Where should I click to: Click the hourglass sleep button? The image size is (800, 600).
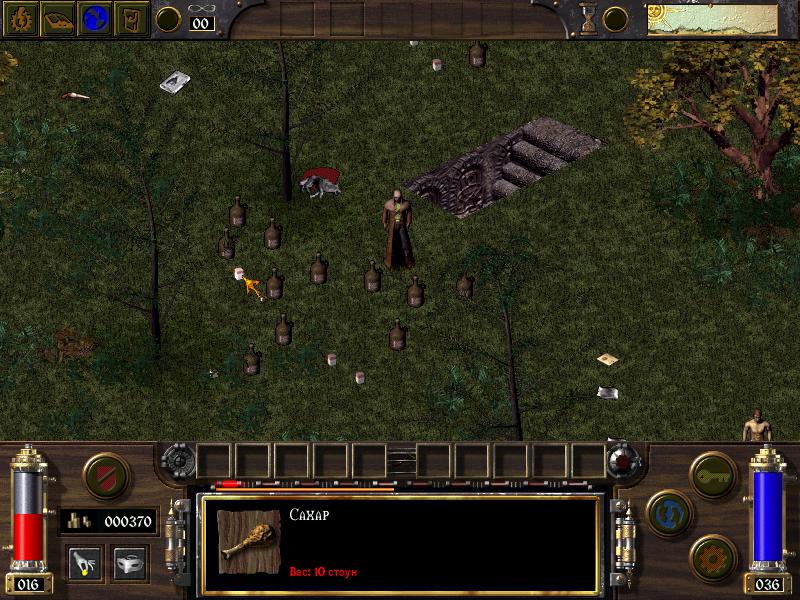click(x=587, y=18)
